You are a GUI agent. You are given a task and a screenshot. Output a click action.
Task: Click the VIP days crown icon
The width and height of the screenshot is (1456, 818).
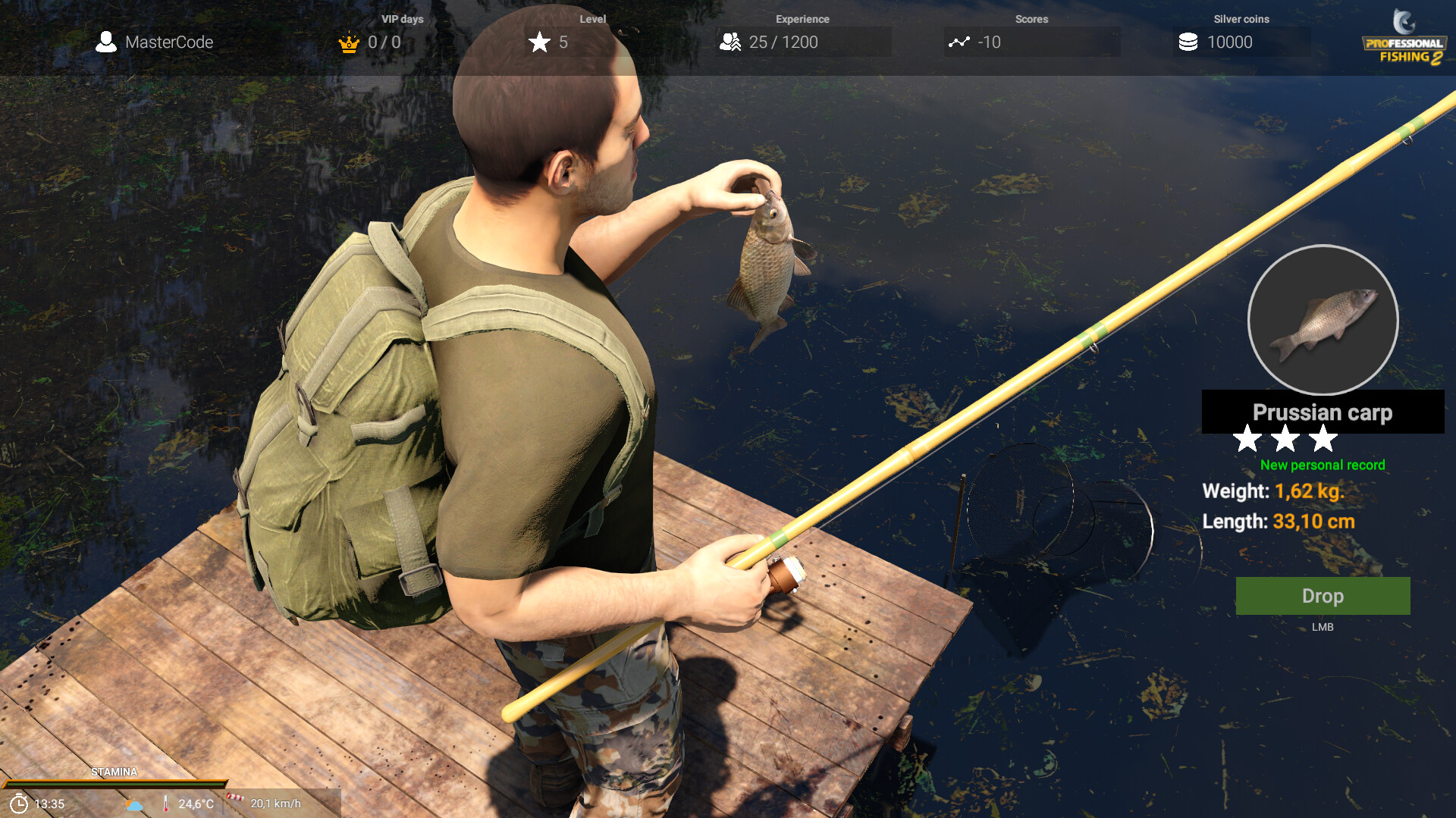tap(348, 43)
